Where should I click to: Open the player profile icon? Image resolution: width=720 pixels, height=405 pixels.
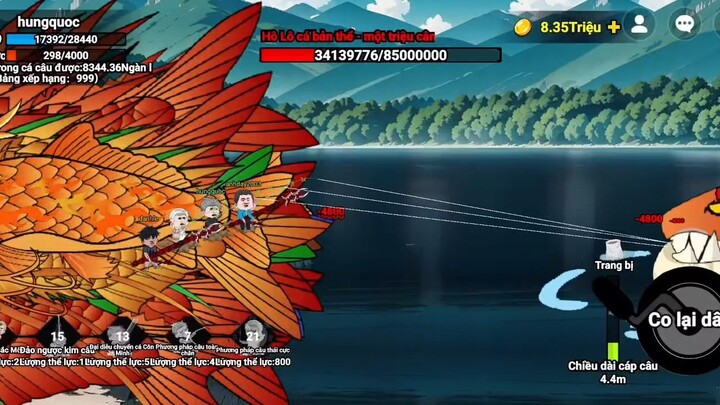click(638, 25)
